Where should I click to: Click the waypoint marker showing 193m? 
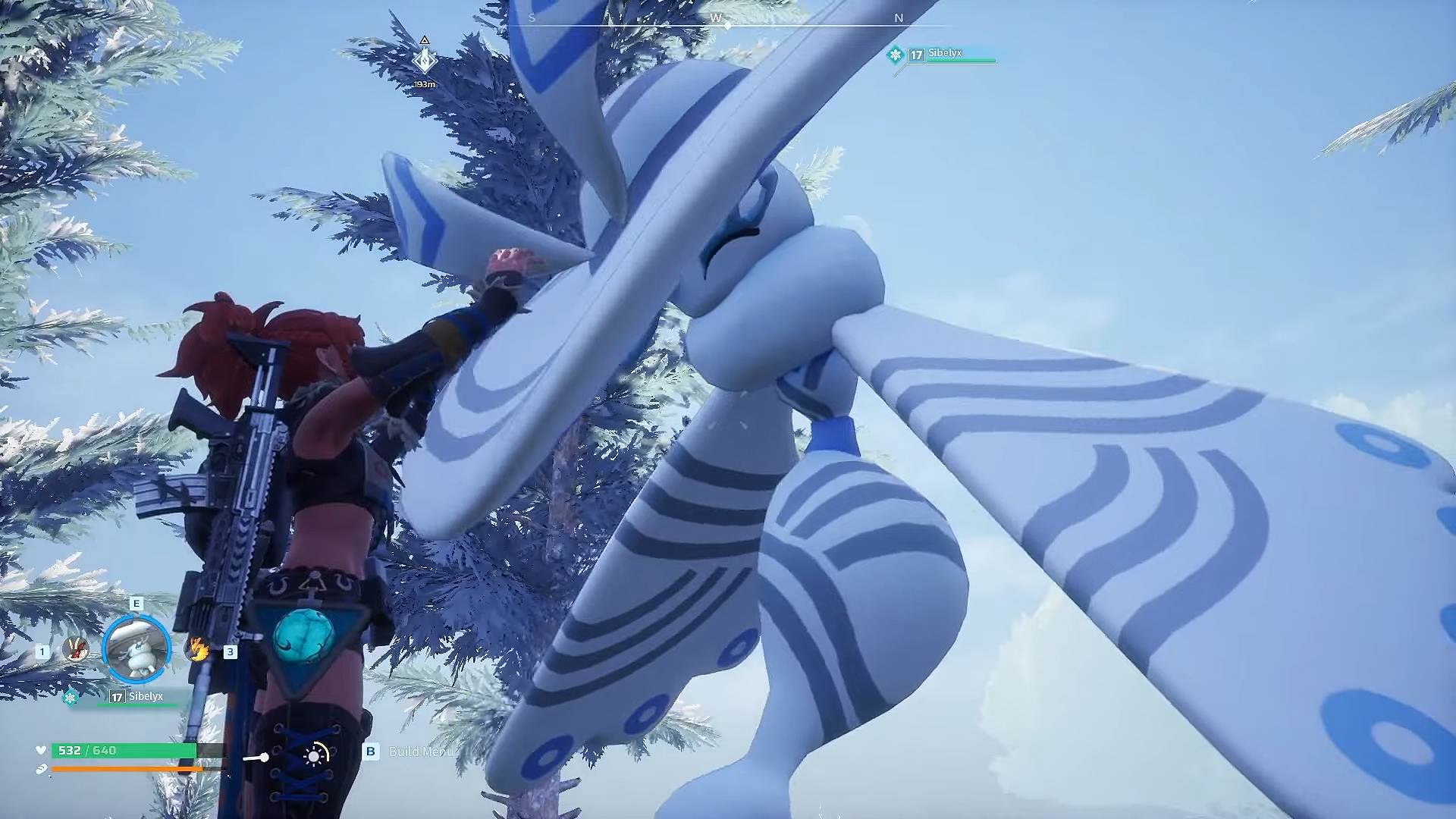tap(425, 60)
